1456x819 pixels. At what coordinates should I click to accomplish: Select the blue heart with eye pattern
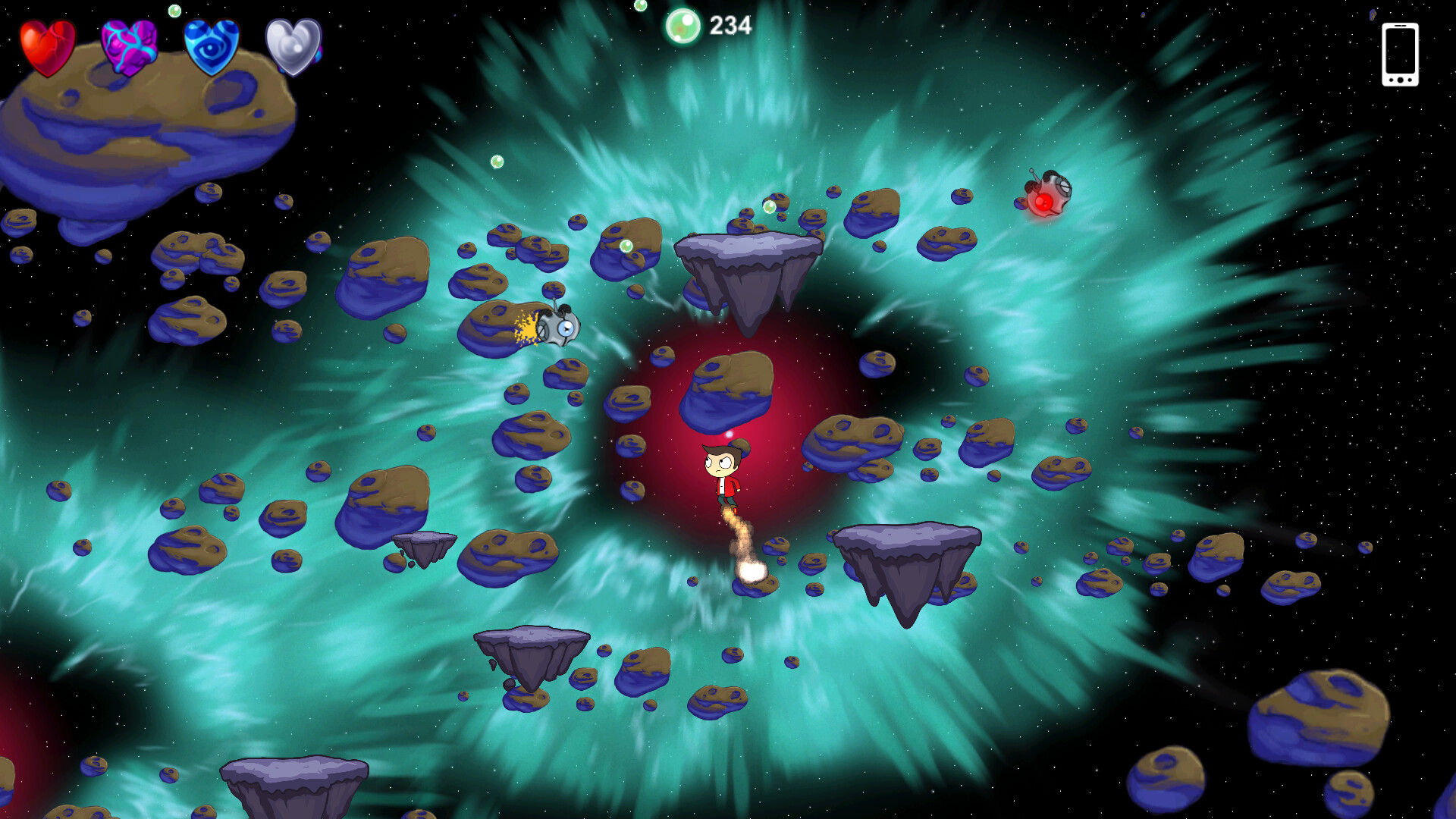point(211,45)
